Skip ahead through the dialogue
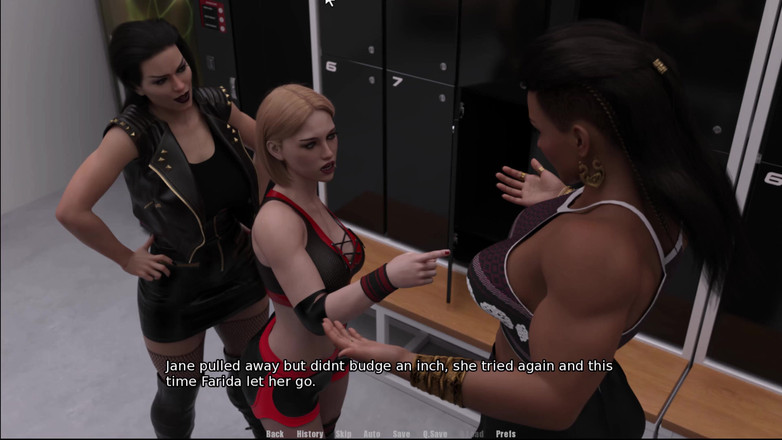The width and height of the screenshot is (782, 440). [343, 434]
